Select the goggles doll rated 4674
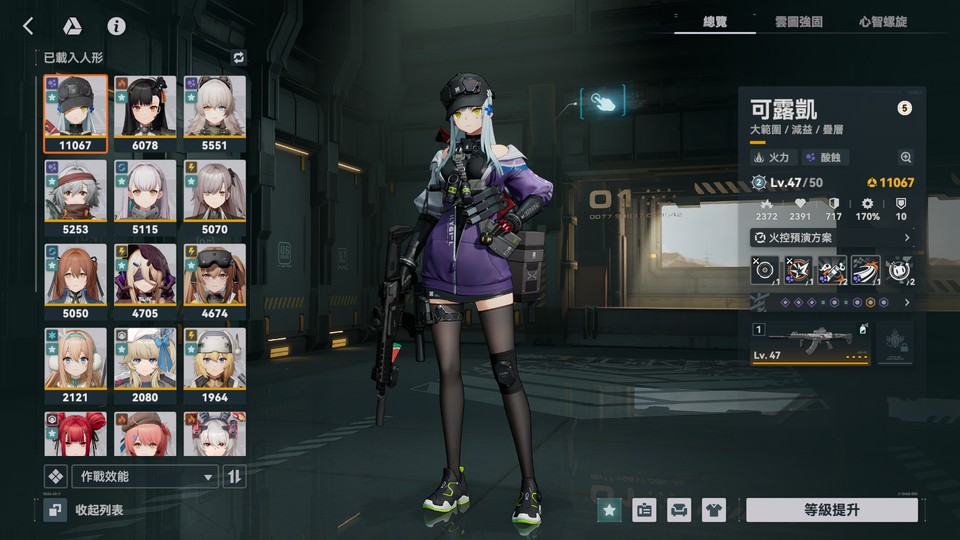 214,280
